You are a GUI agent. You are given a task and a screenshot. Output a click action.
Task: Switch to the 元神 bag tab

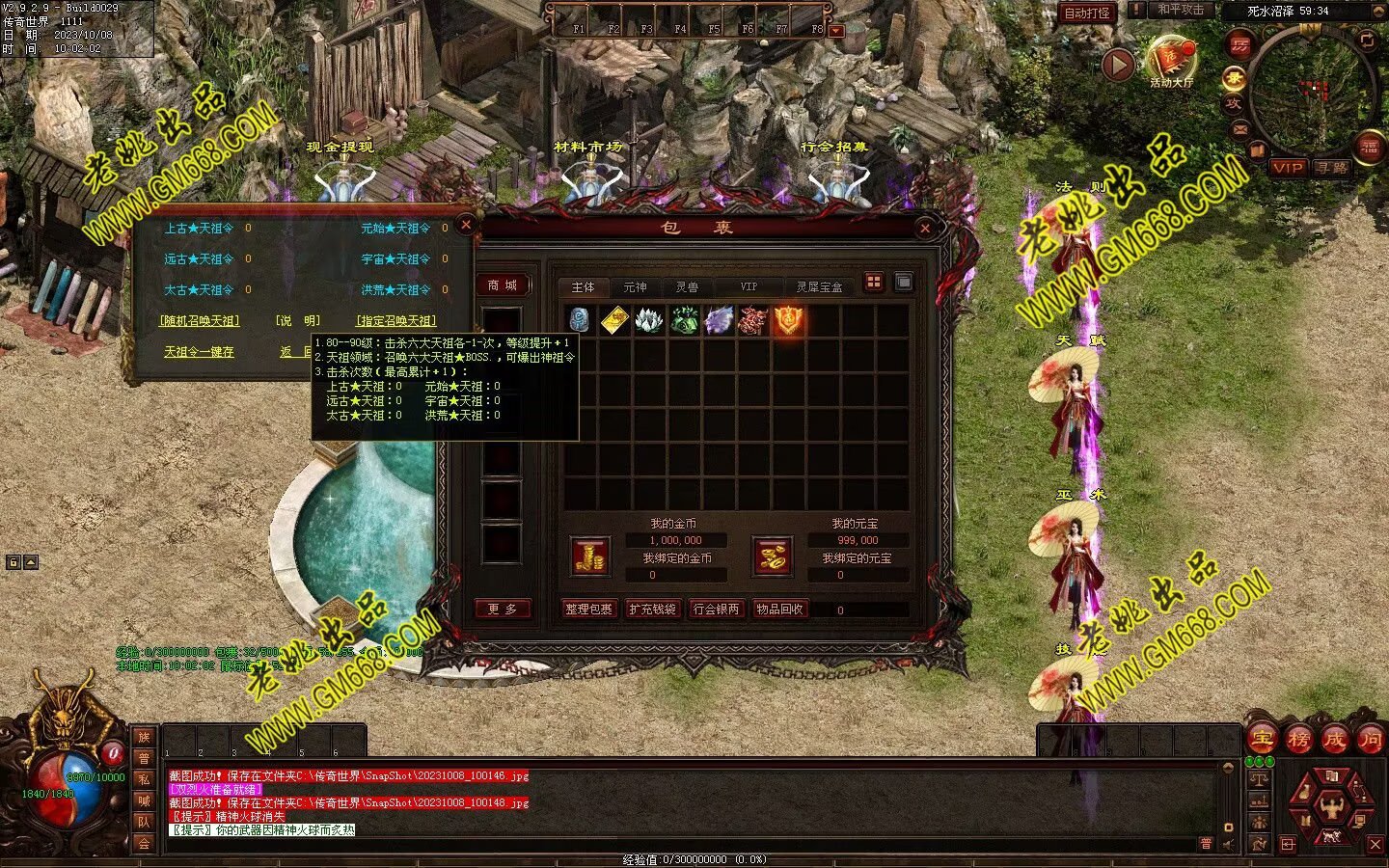tap(635, 287)
